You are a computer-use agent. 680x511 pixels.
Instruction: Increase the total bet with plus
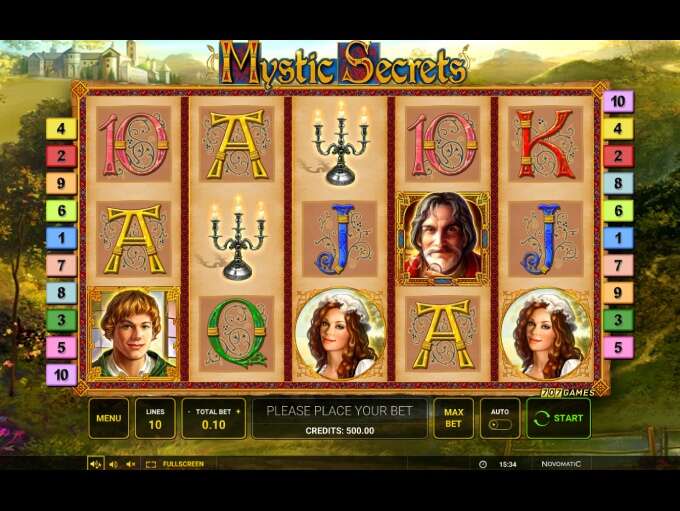[238, 411]
